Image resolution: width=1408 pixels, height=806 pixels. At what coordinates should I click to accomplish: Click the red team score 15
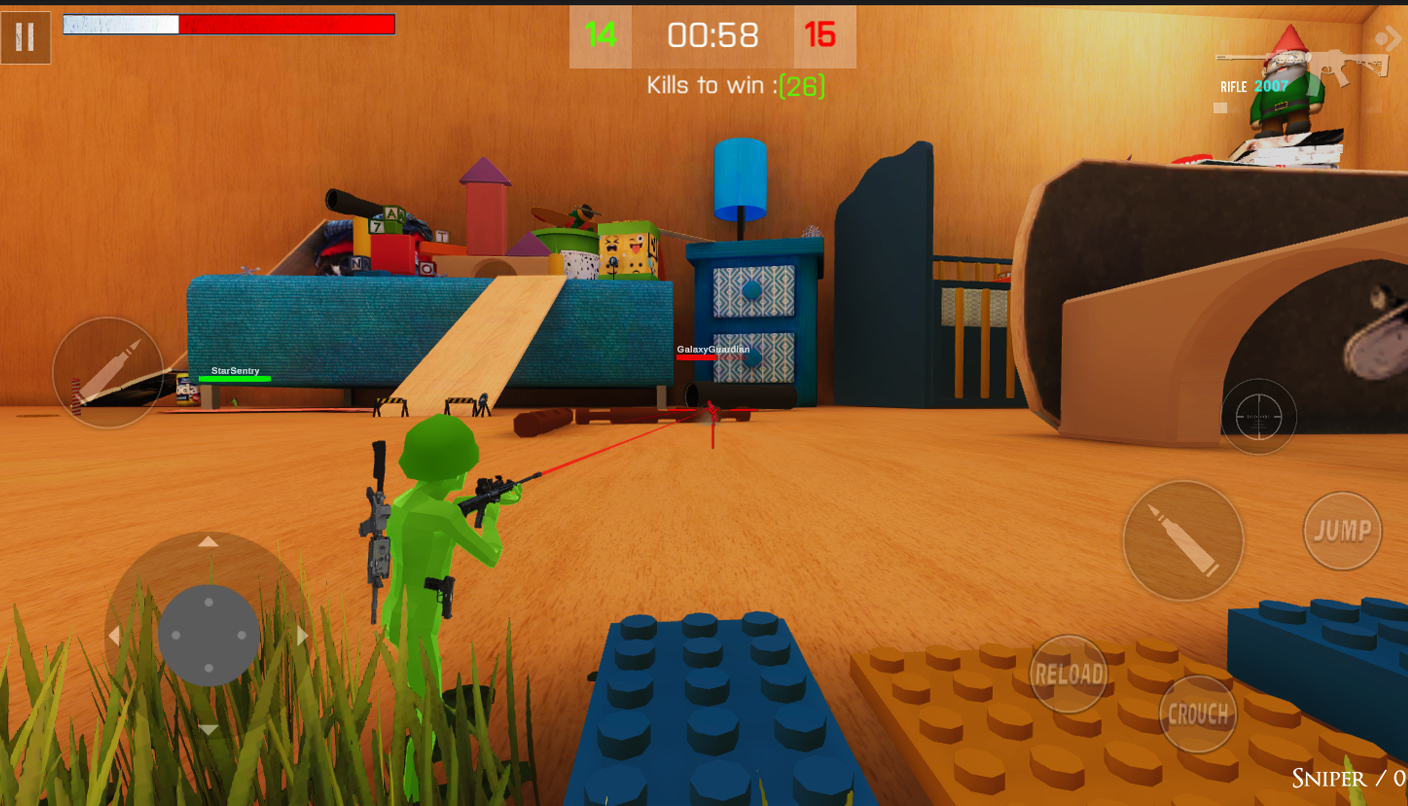[822, 36]
